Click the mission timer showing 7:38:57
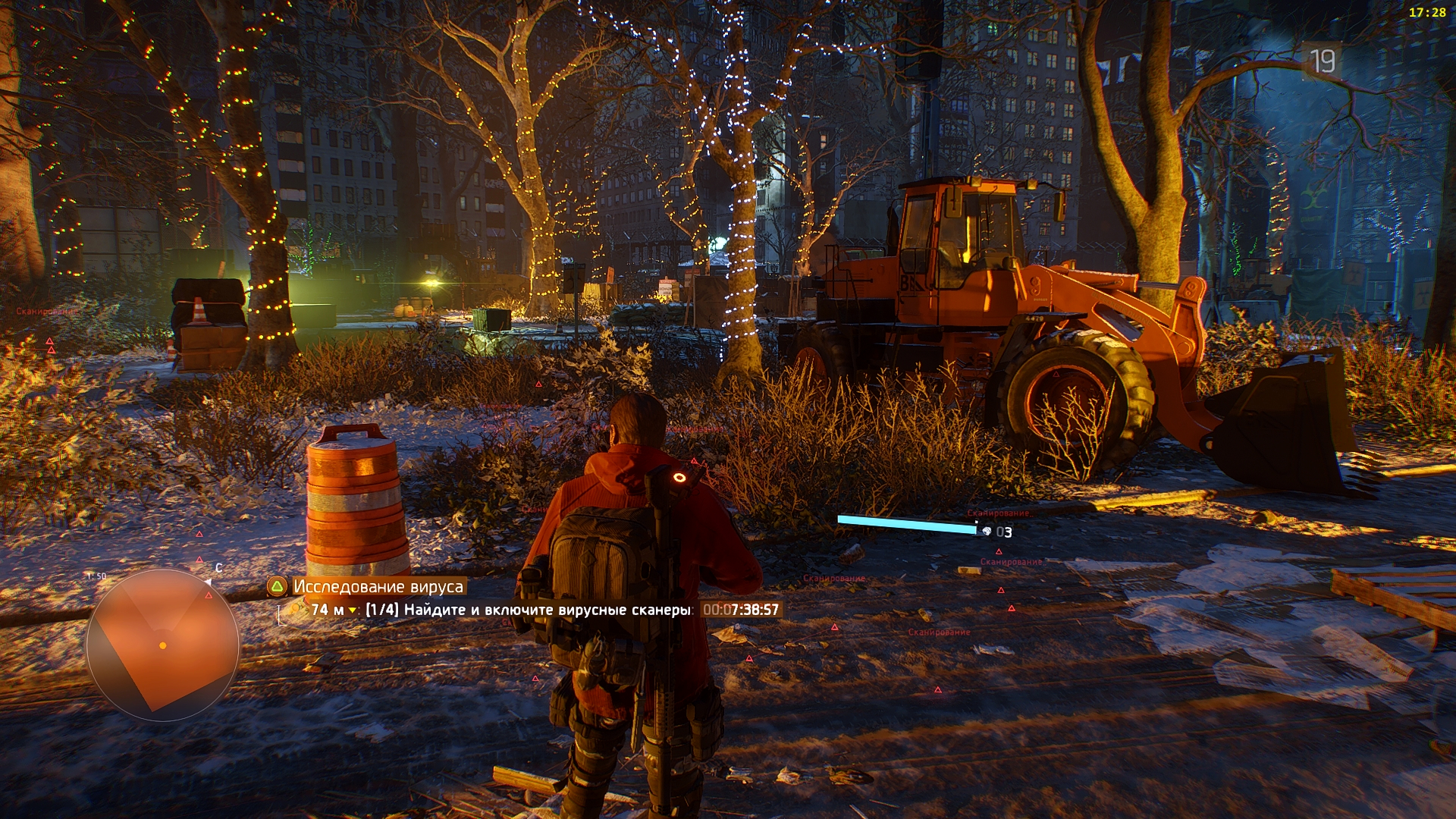This screenshot has width=1456, height=819. point(742,608)
